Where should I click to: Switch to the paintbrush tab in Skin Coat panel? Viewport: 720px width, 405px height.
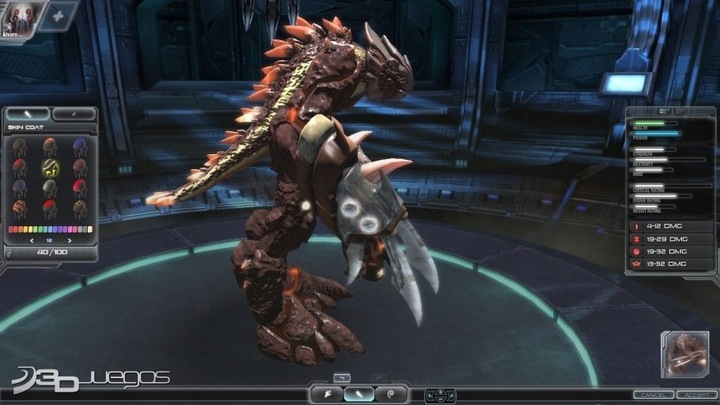pyautogui.click(x=27, y=115)
